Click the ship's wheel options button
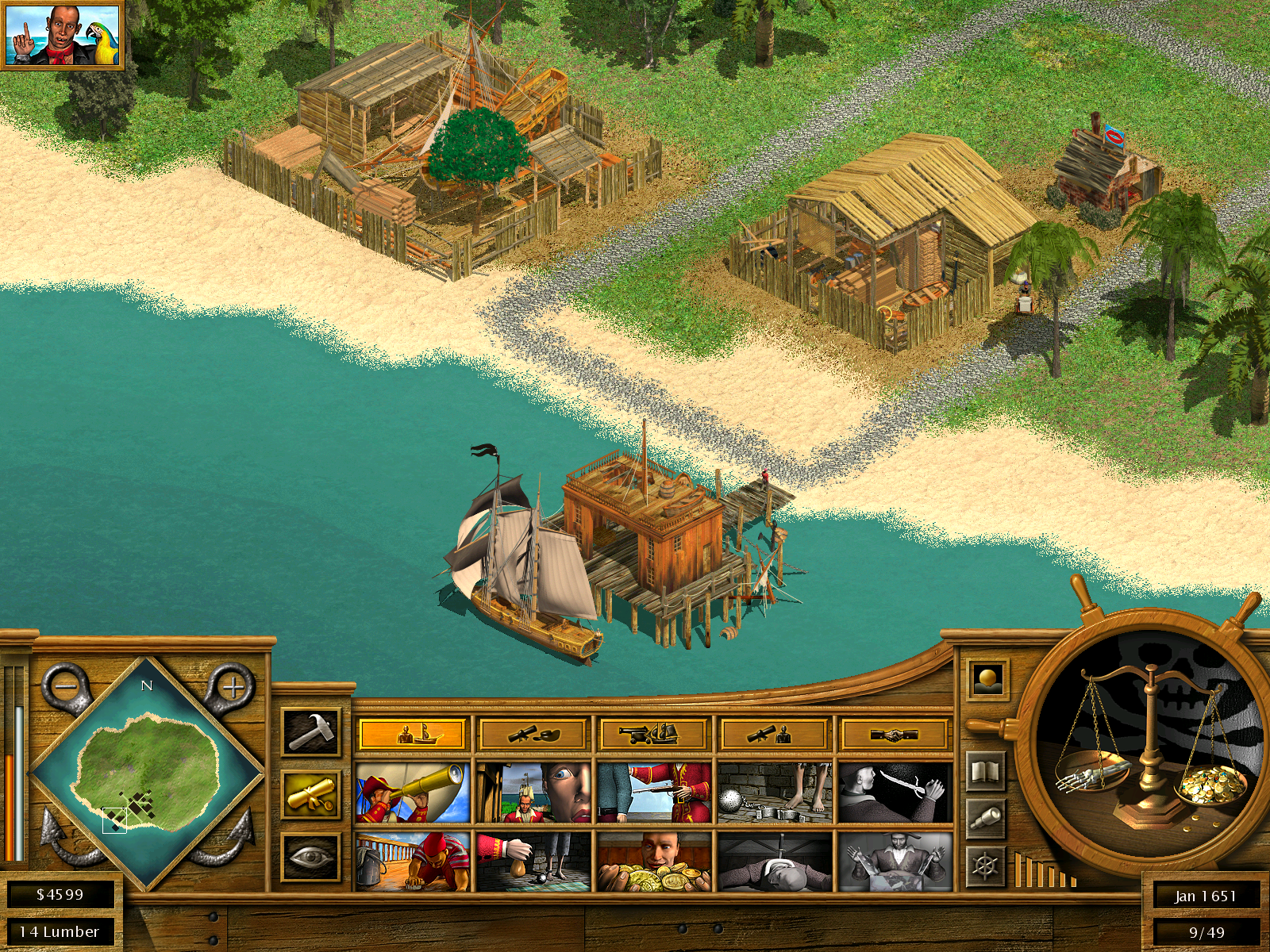Viewport: 1270px width, 952px height. [985, 866]
